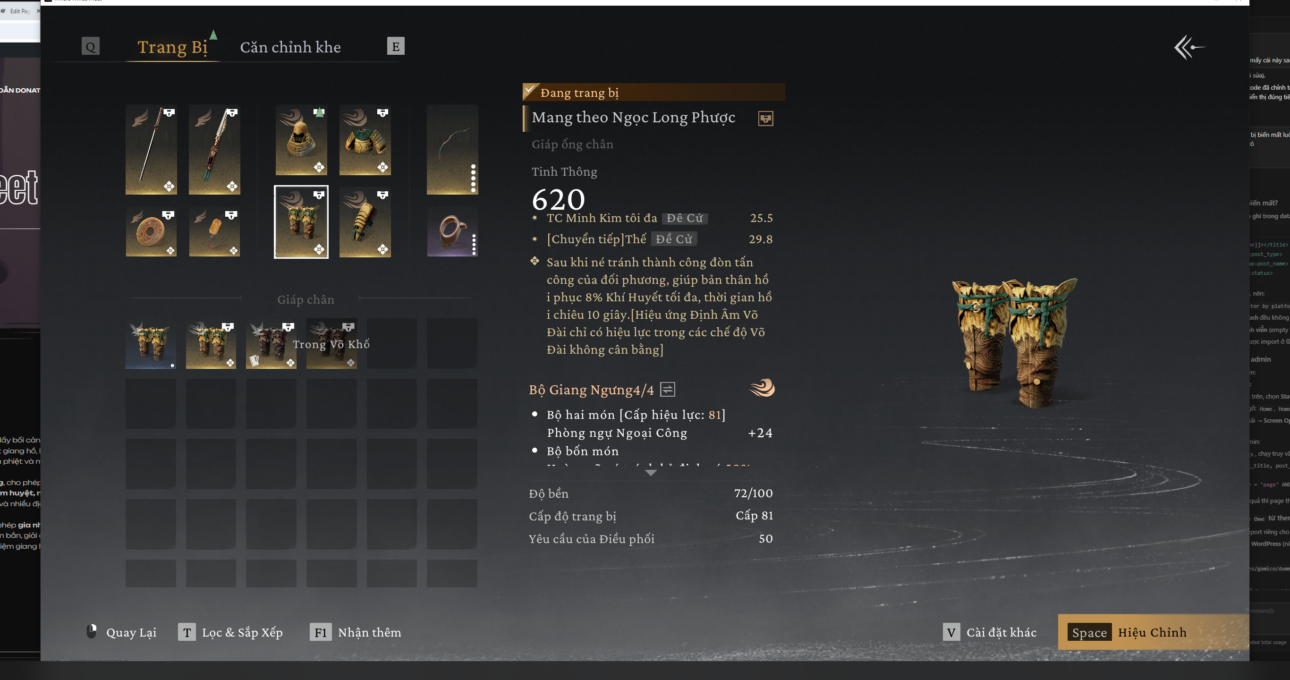Choose the equipped chest armor slot
Image resolution: width=1290 pixels, height=680 pixels.
(364, 141)
